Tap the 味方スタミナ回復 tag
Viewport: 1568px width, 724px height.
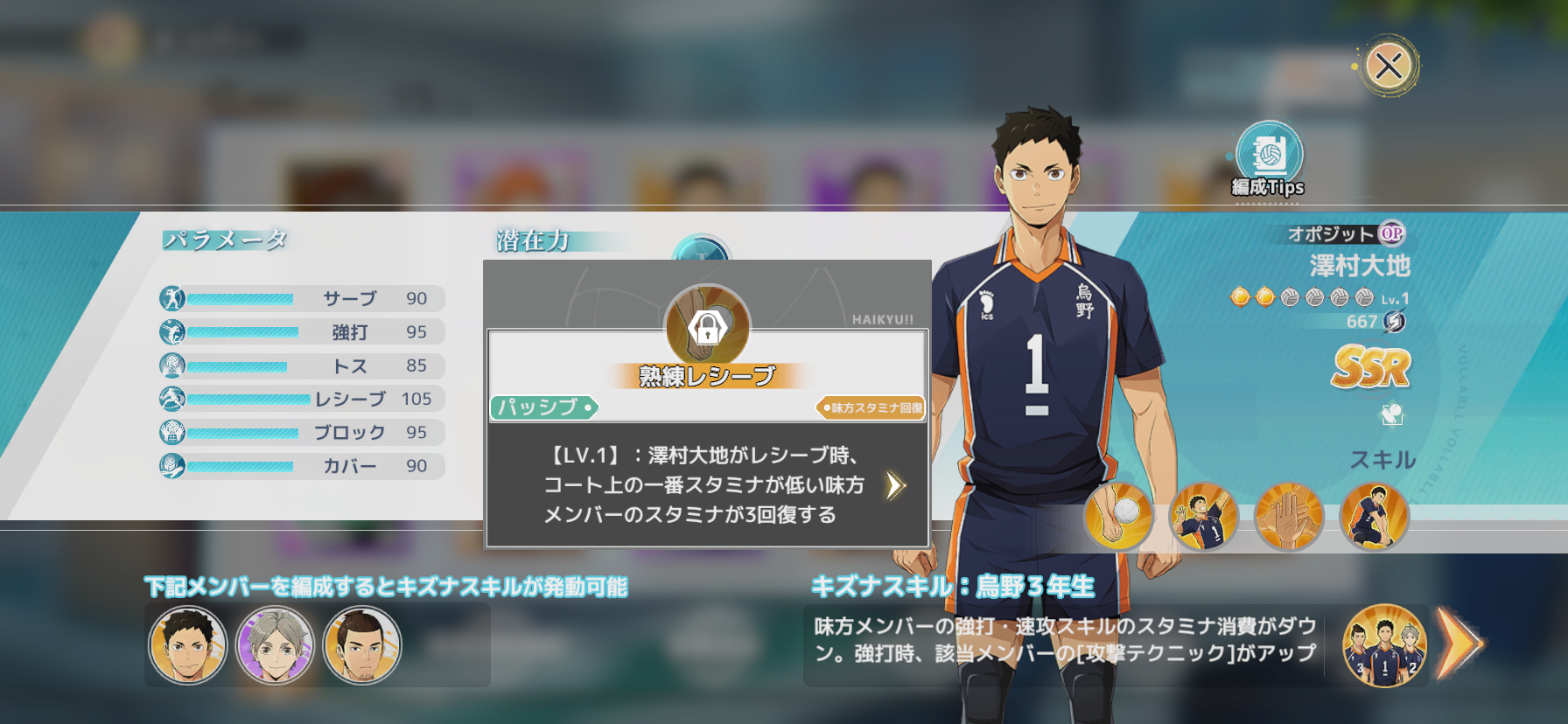(871, 407)
